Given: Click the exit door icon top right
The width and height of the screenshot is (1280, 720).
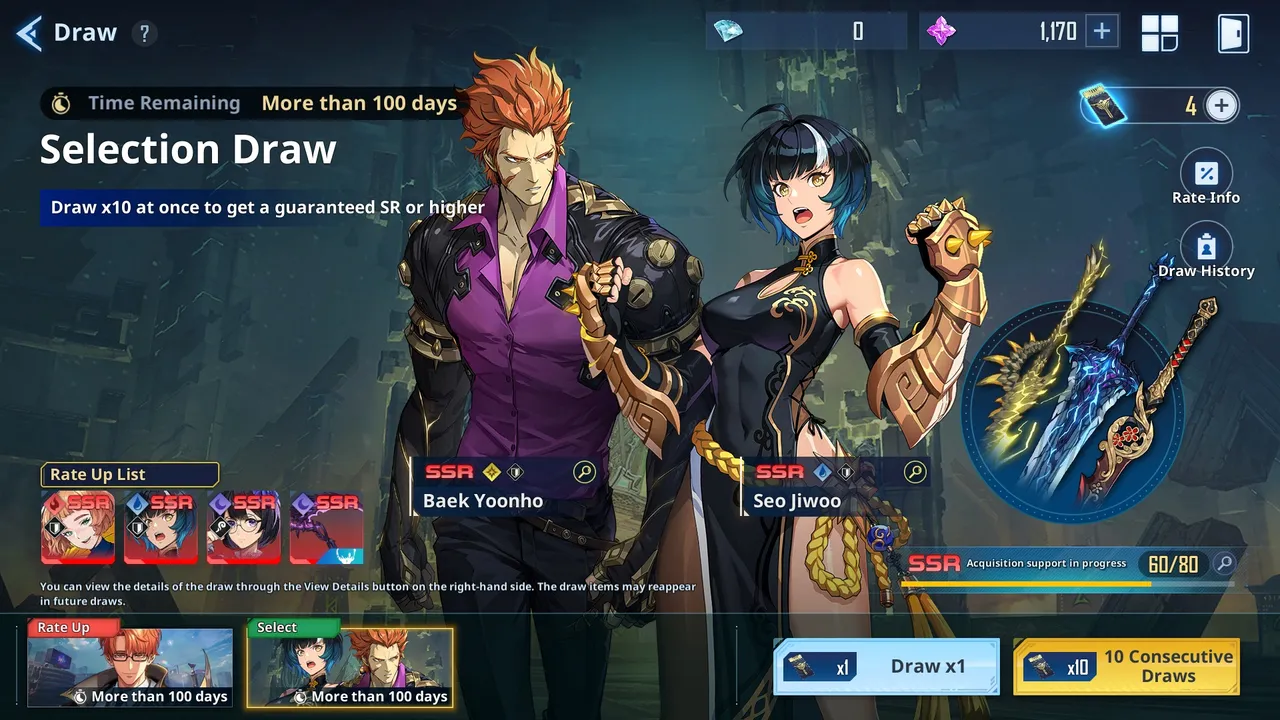Looking at the screenshot, I should click(1232, 32).
